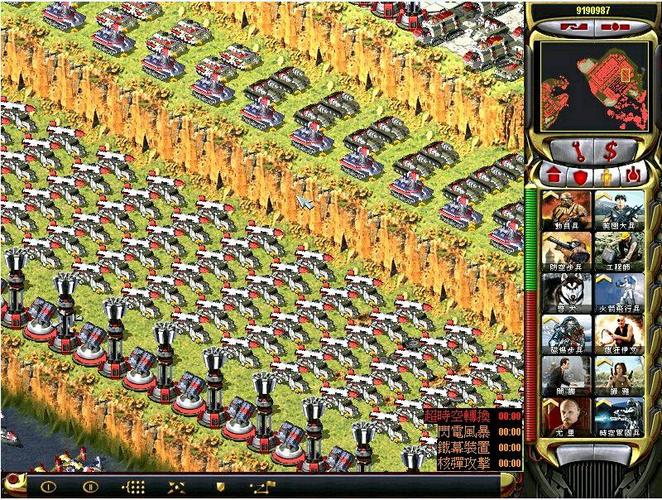The image size is (662, 500).
Task: Switch to the defenses shield tab
Action: pos(579,176)
